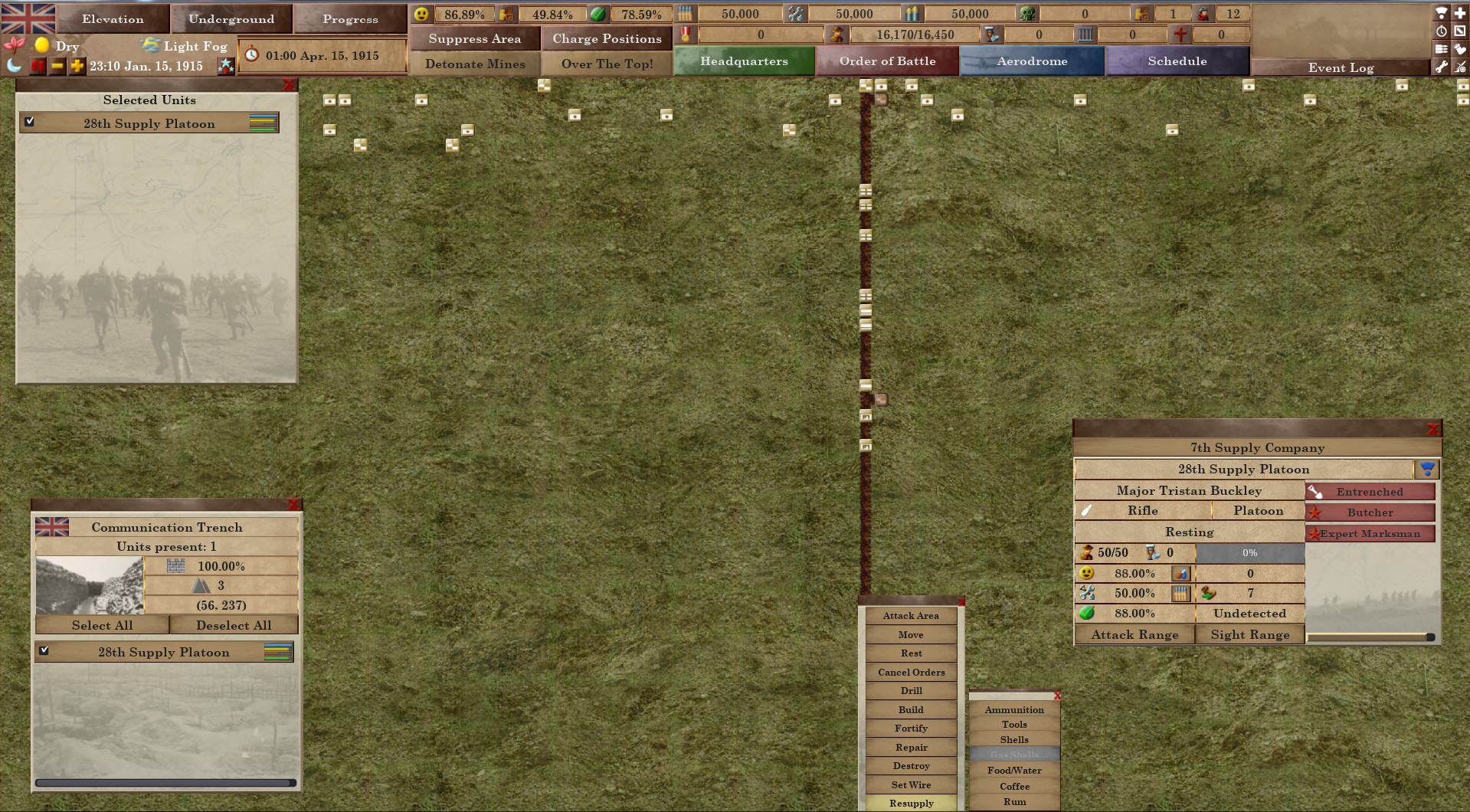Deselect All units in the trench
The image size is (1470, 812).
coord(234,625)
